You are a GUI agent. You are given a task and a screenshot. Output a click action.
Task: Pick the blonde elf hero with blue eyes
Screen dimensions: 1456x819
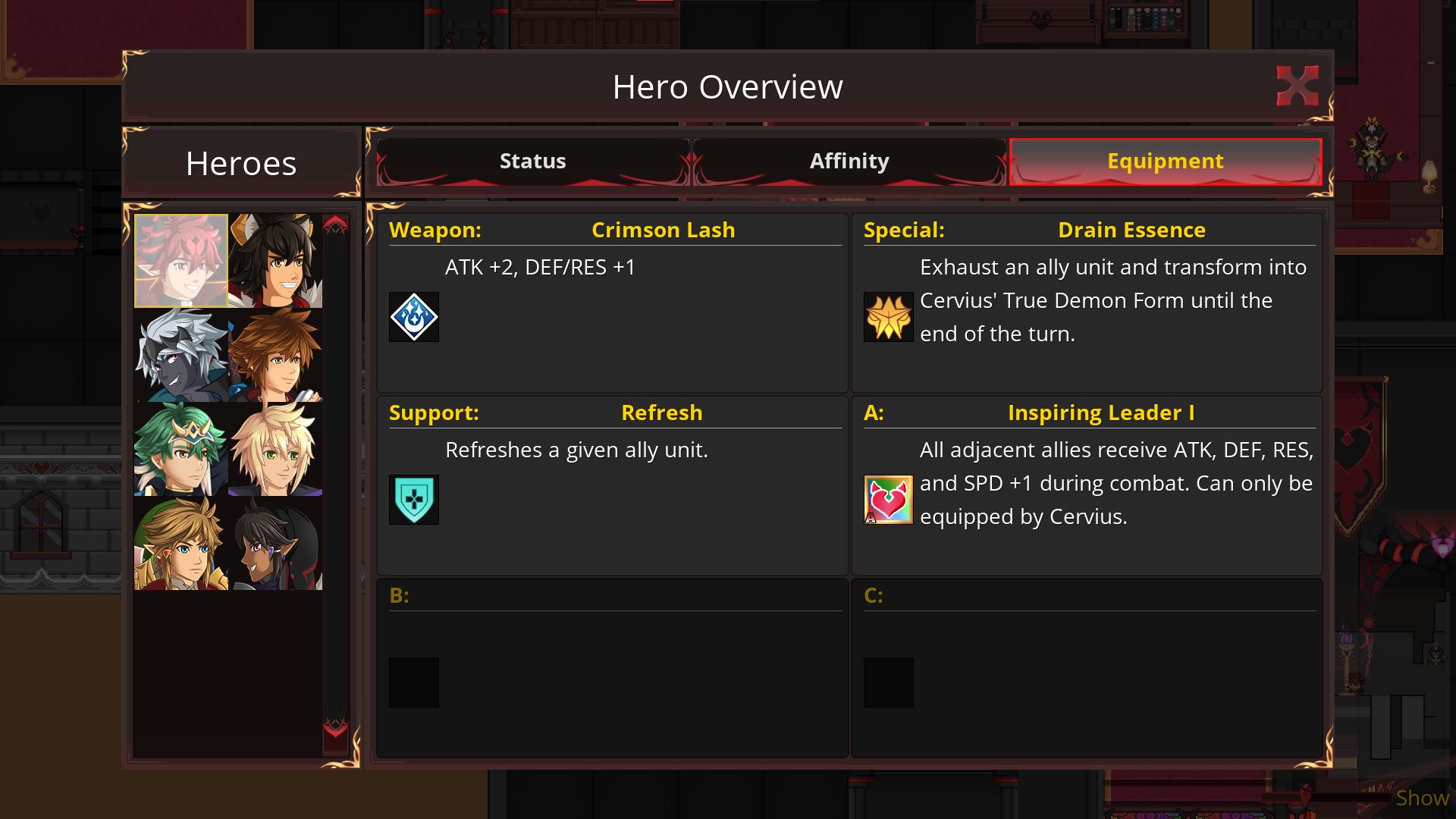tap(181, 543)
